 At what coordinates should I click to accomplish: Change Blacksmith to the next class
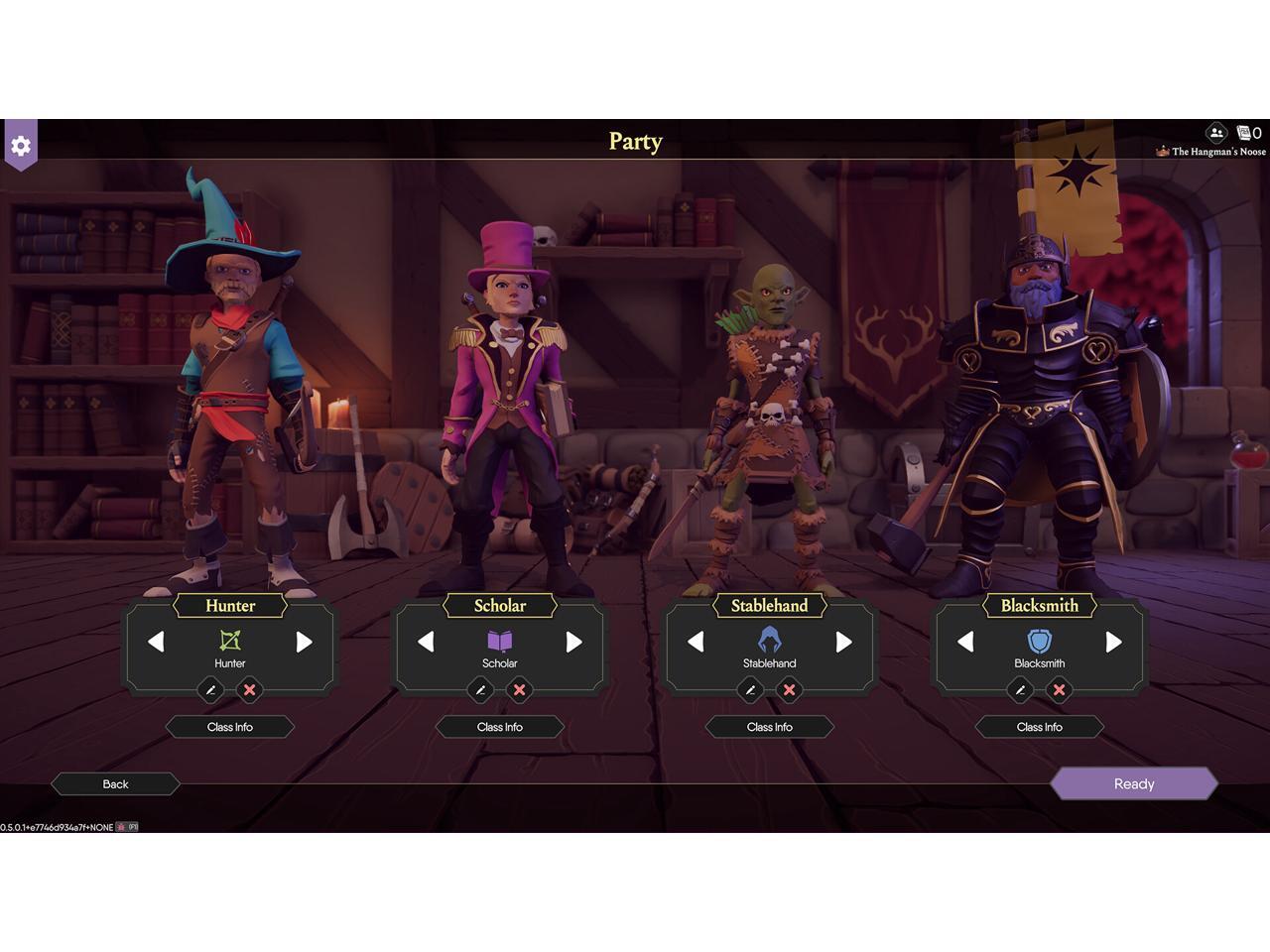(1114, 642)
